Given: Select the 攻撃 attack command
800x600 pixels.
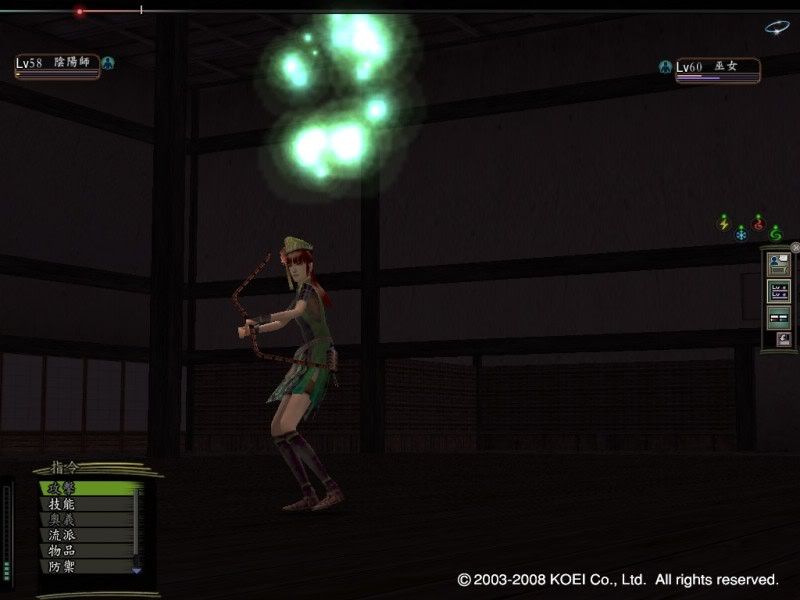Looking at the screenshot, I should coord(86,488).
